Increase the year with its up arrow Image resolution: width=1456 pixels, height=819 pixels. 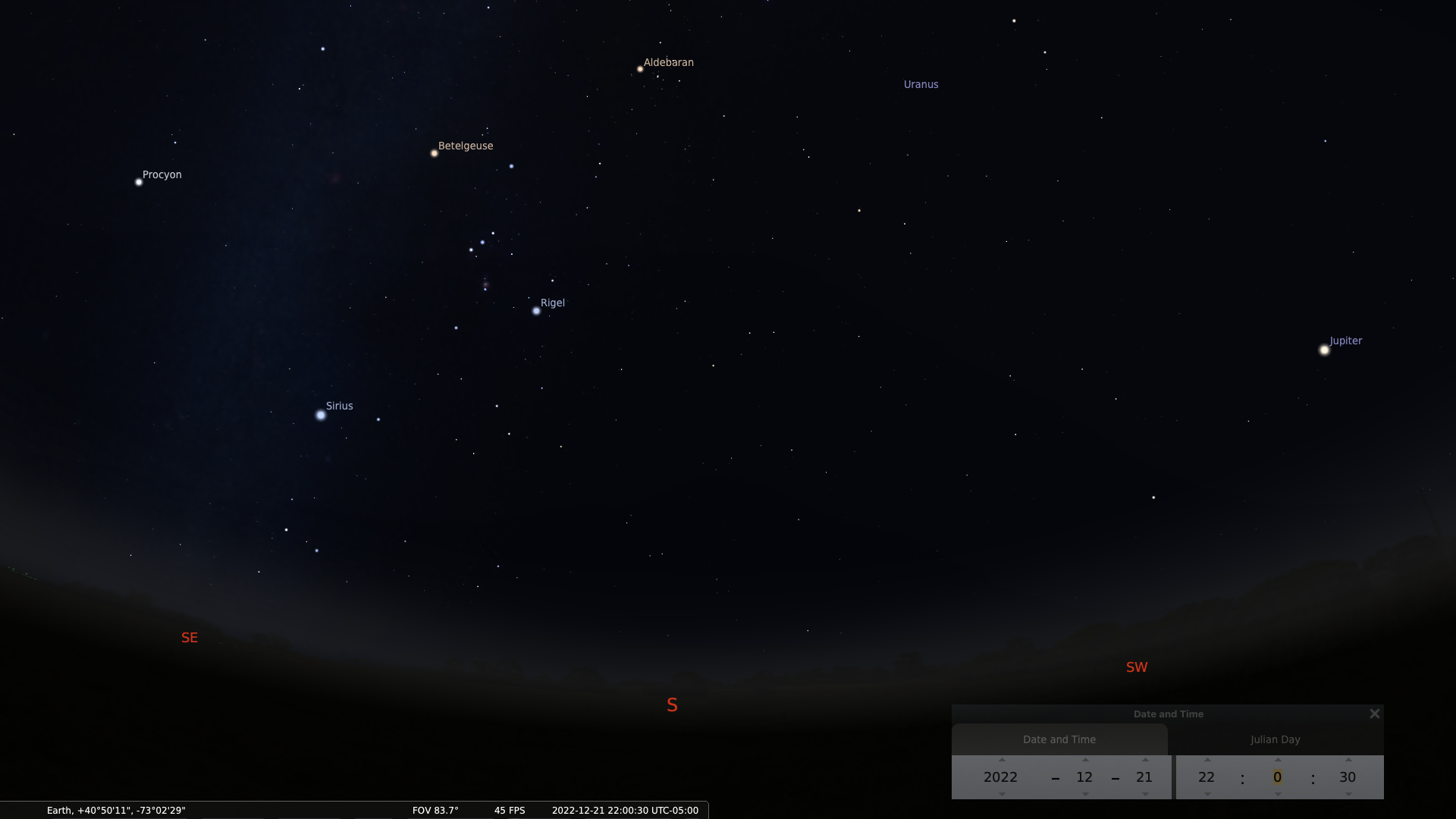tap(1002, 760)
